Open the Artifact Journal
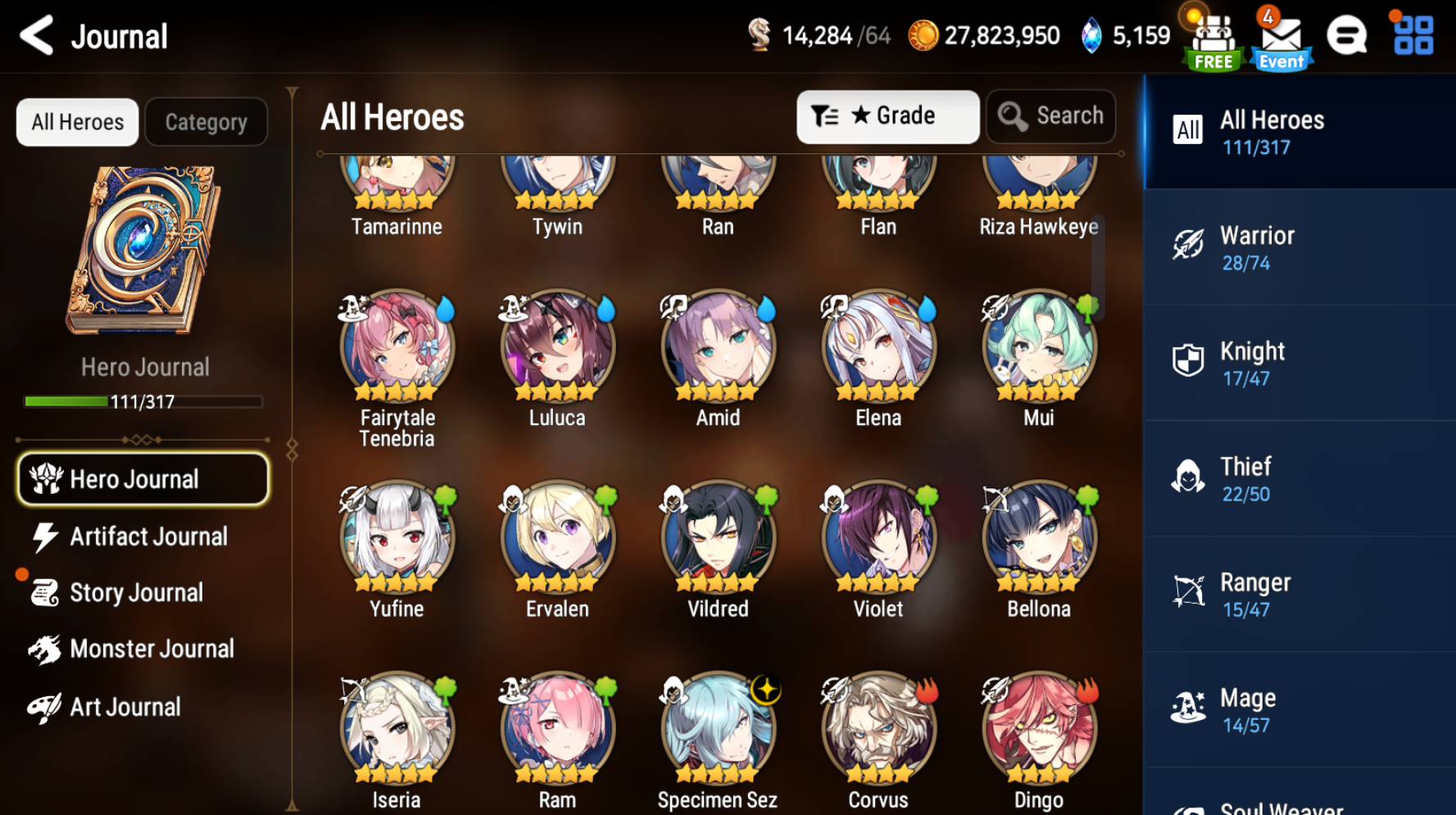 (148, 536)
